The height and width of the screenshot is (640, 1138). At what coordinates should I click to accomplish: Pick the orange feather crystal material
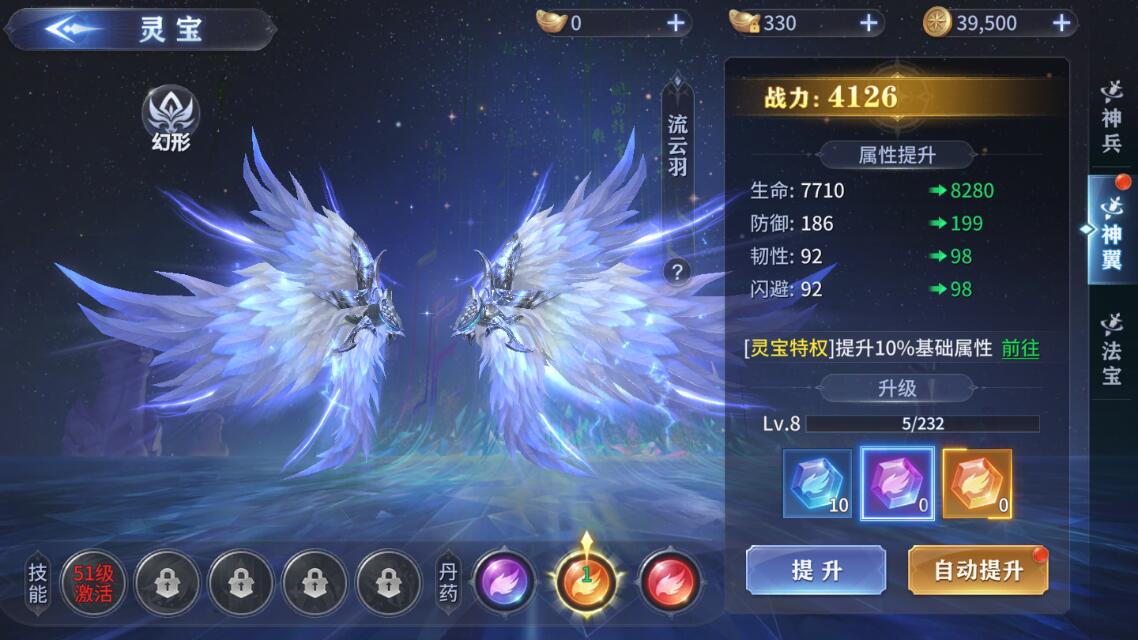click(x=977, y=484)
